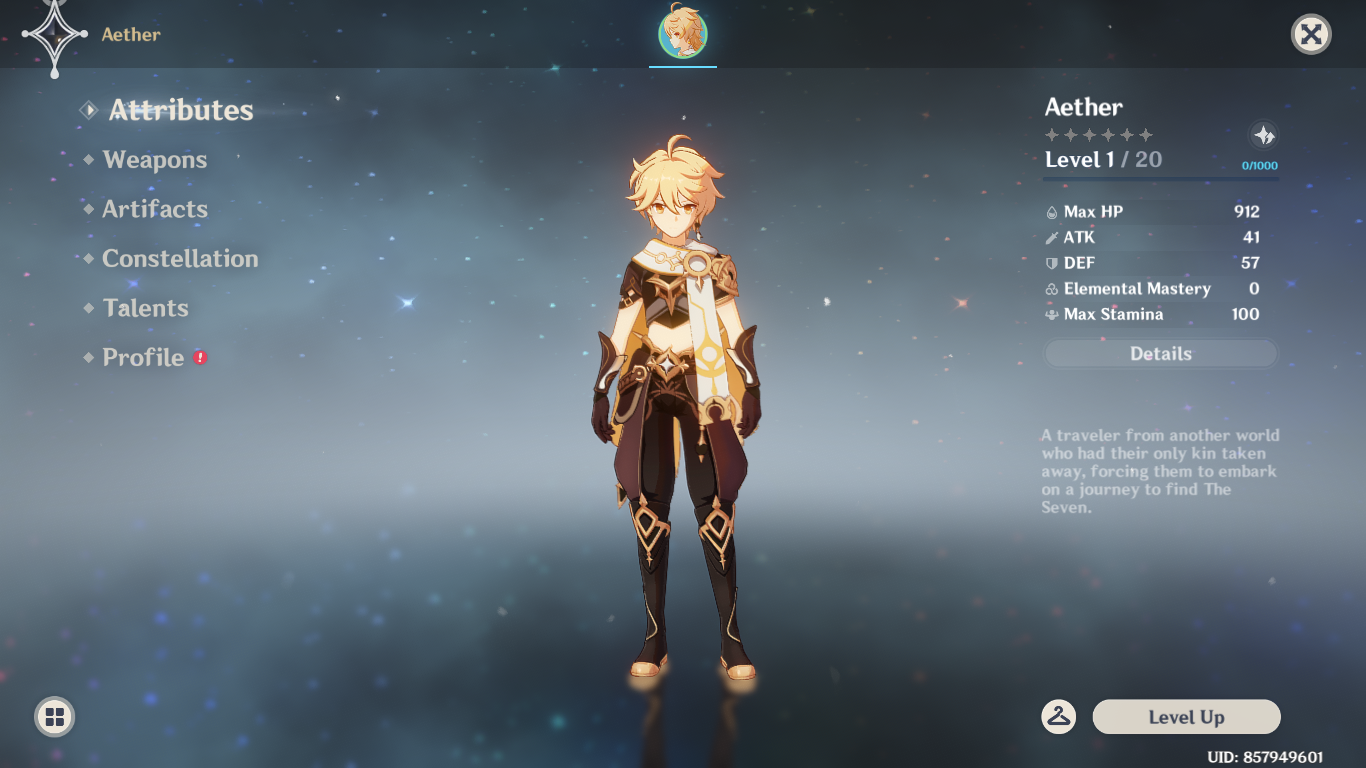
Task: Click the DEF shield icon
Action: (1052, 263)
